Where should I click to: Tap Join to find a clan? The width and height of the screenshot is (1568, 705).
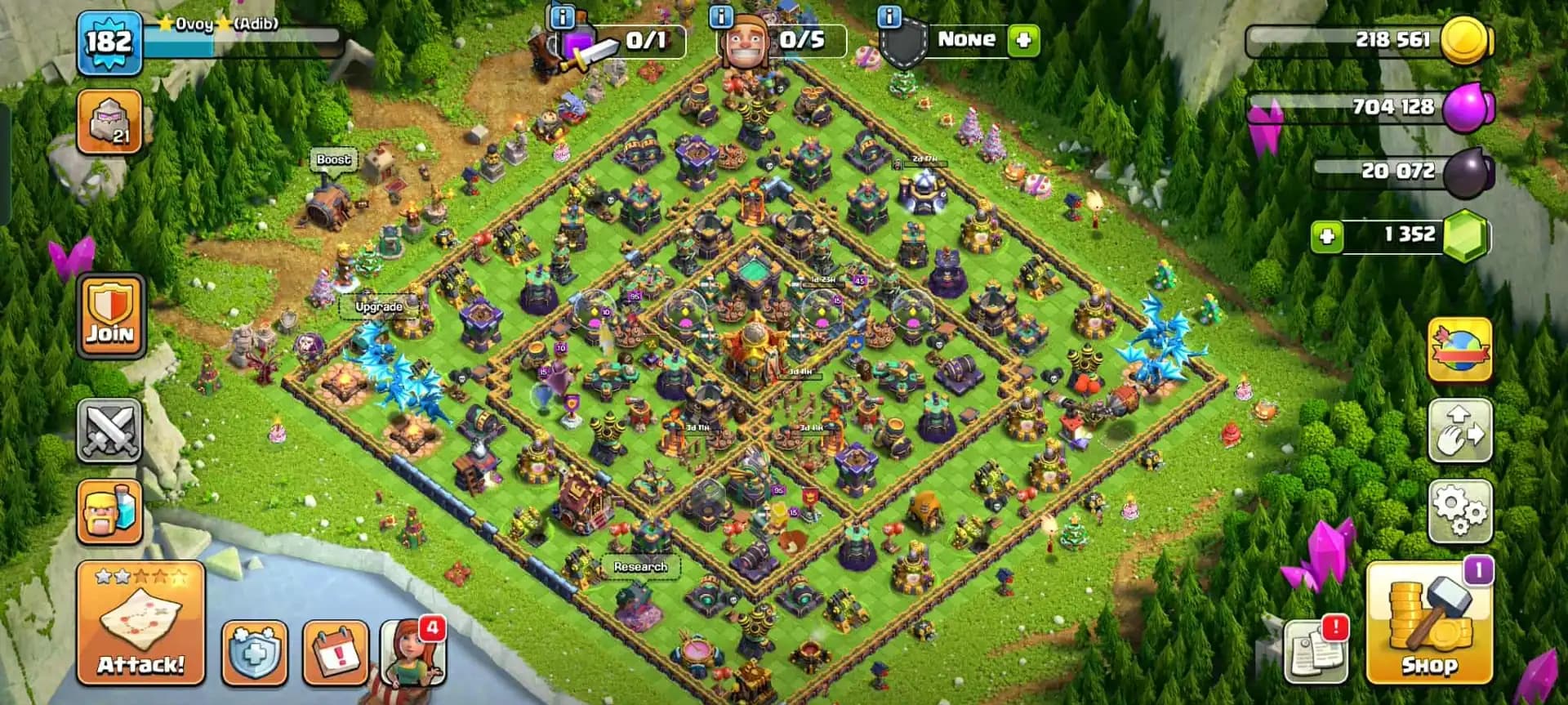tap(110, 317)
